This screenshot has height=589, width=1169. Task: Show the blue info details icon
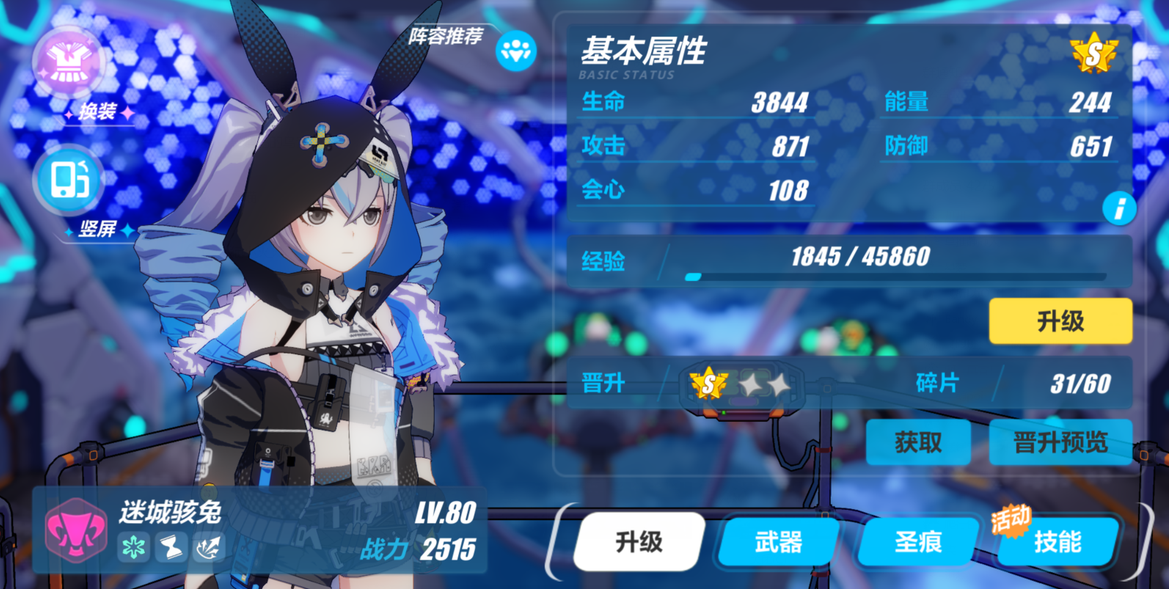pyautogui.click(x=1118, y=208)
